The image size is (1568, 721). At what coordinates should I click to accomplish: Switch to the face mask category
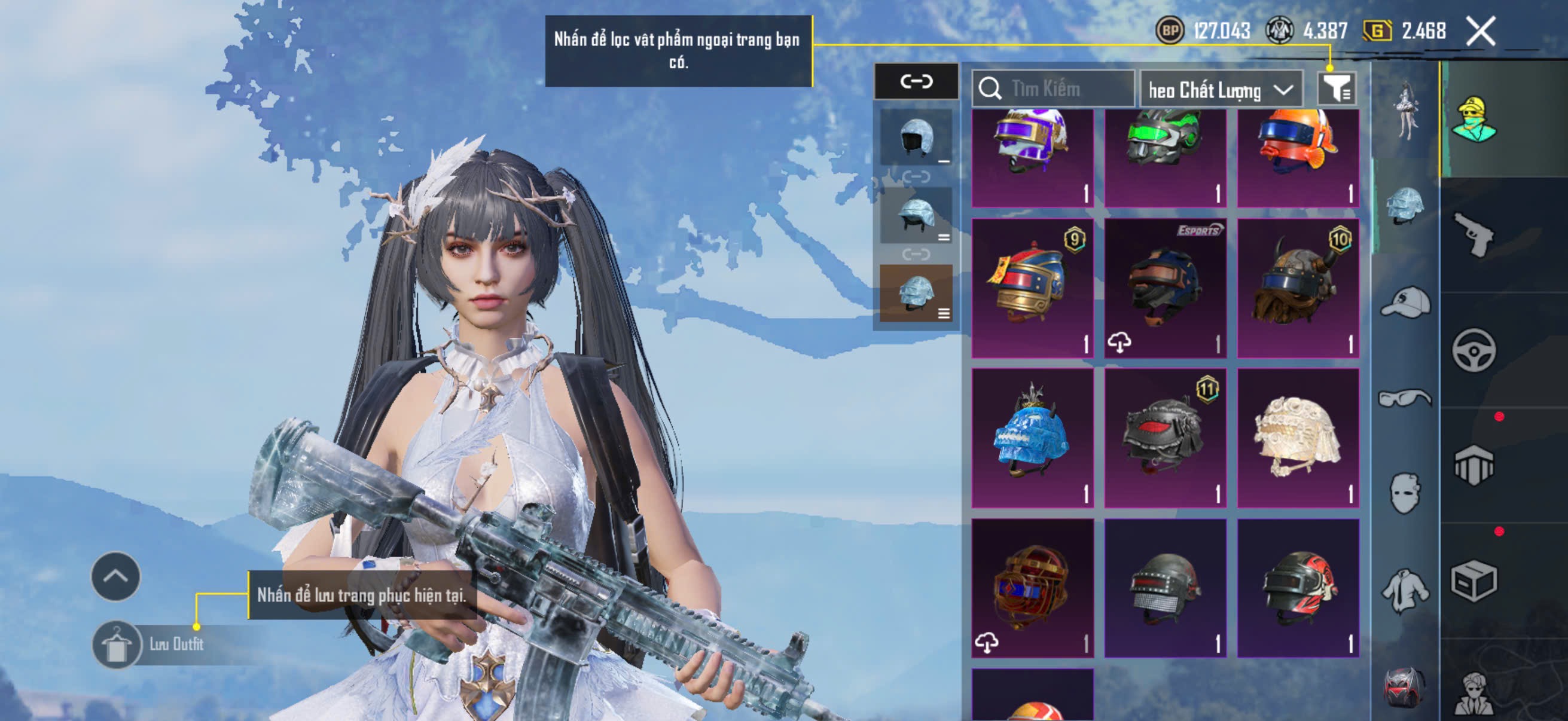[1405, 493]
